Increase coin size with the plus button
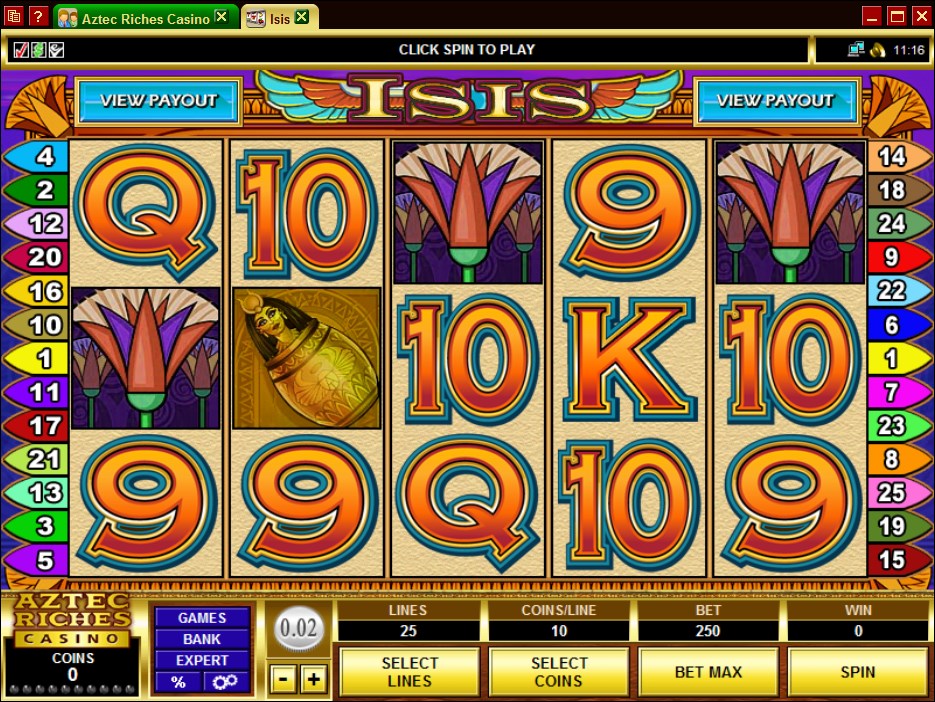This screenshot has width=935, height=702. [314, 680]
